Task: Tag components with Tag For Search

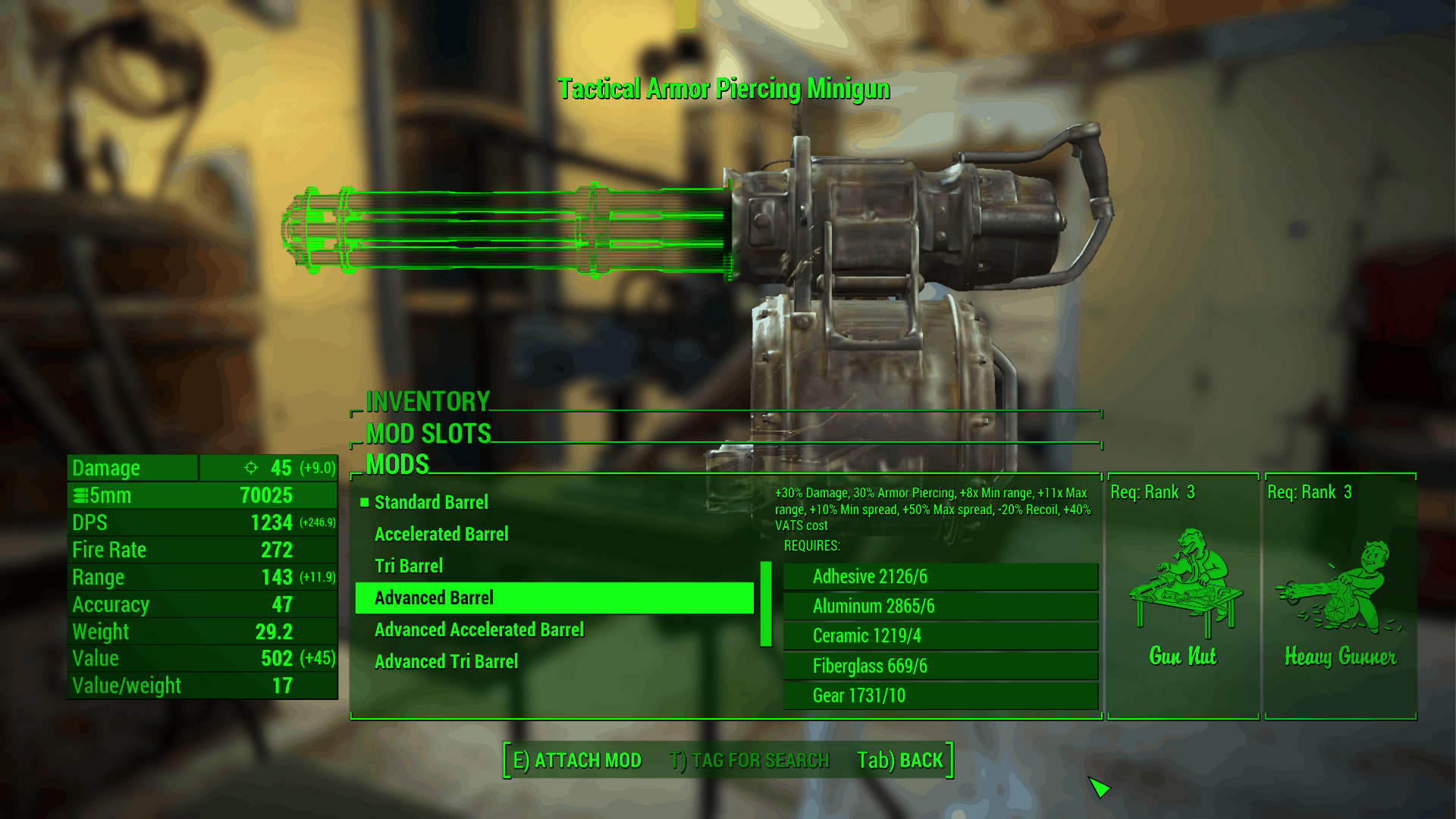Action: click(x=749, y=761)
